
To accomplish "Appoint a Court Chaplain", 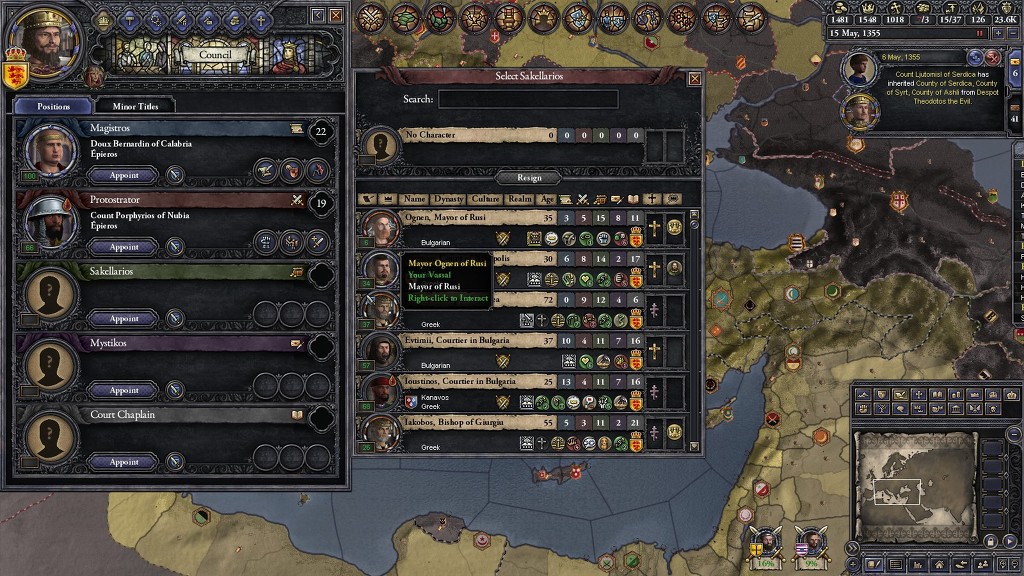I will (124, 463).
